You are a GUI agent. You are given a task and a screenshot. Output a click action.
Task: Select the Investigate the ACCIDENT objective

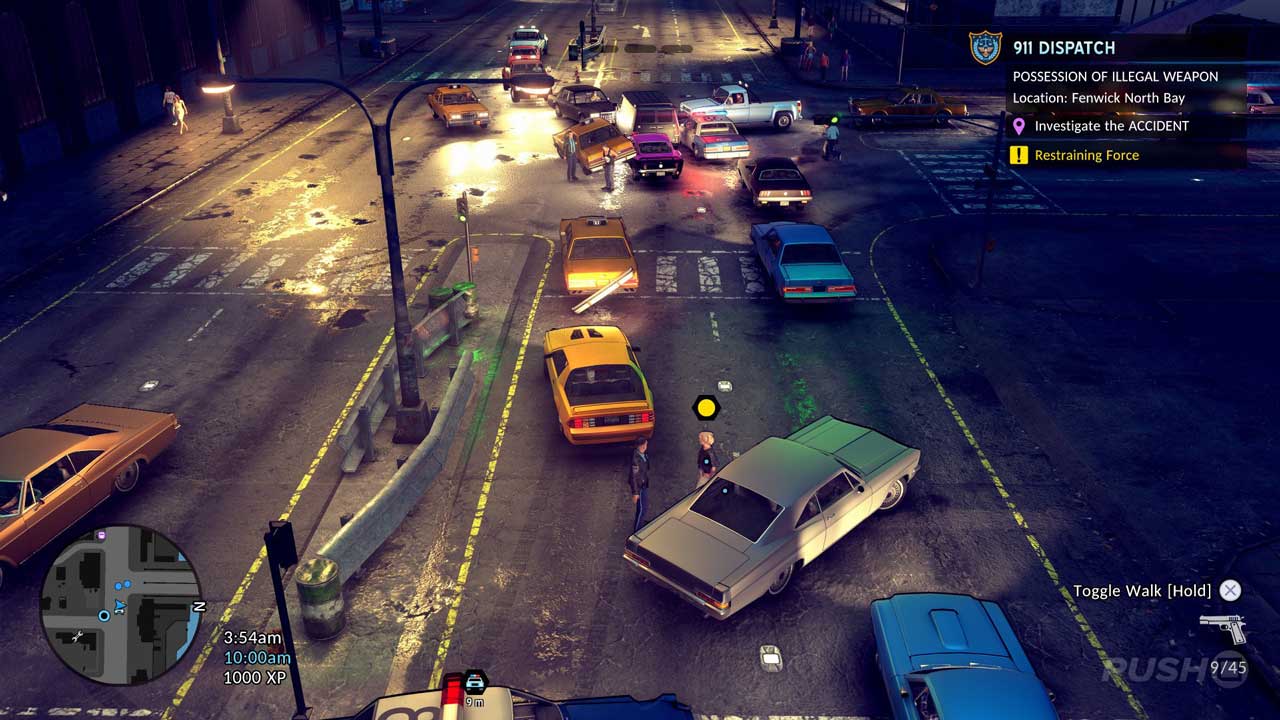(x=1111, y=126)
